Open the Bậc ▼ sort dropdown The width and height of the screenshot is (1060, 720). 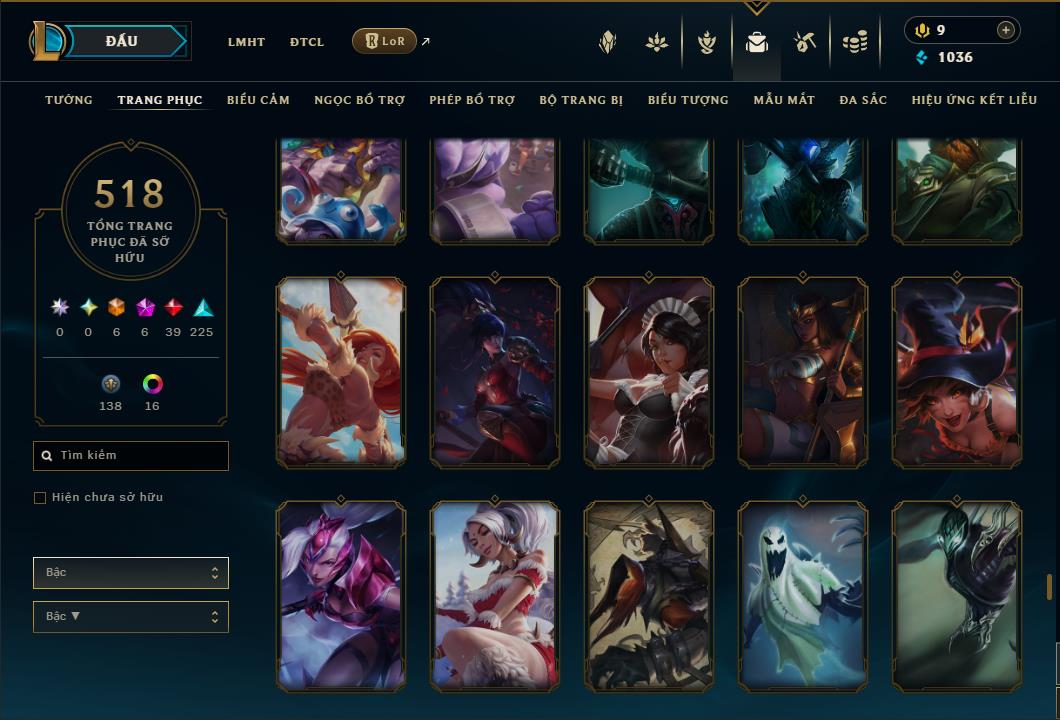(131, 617)
